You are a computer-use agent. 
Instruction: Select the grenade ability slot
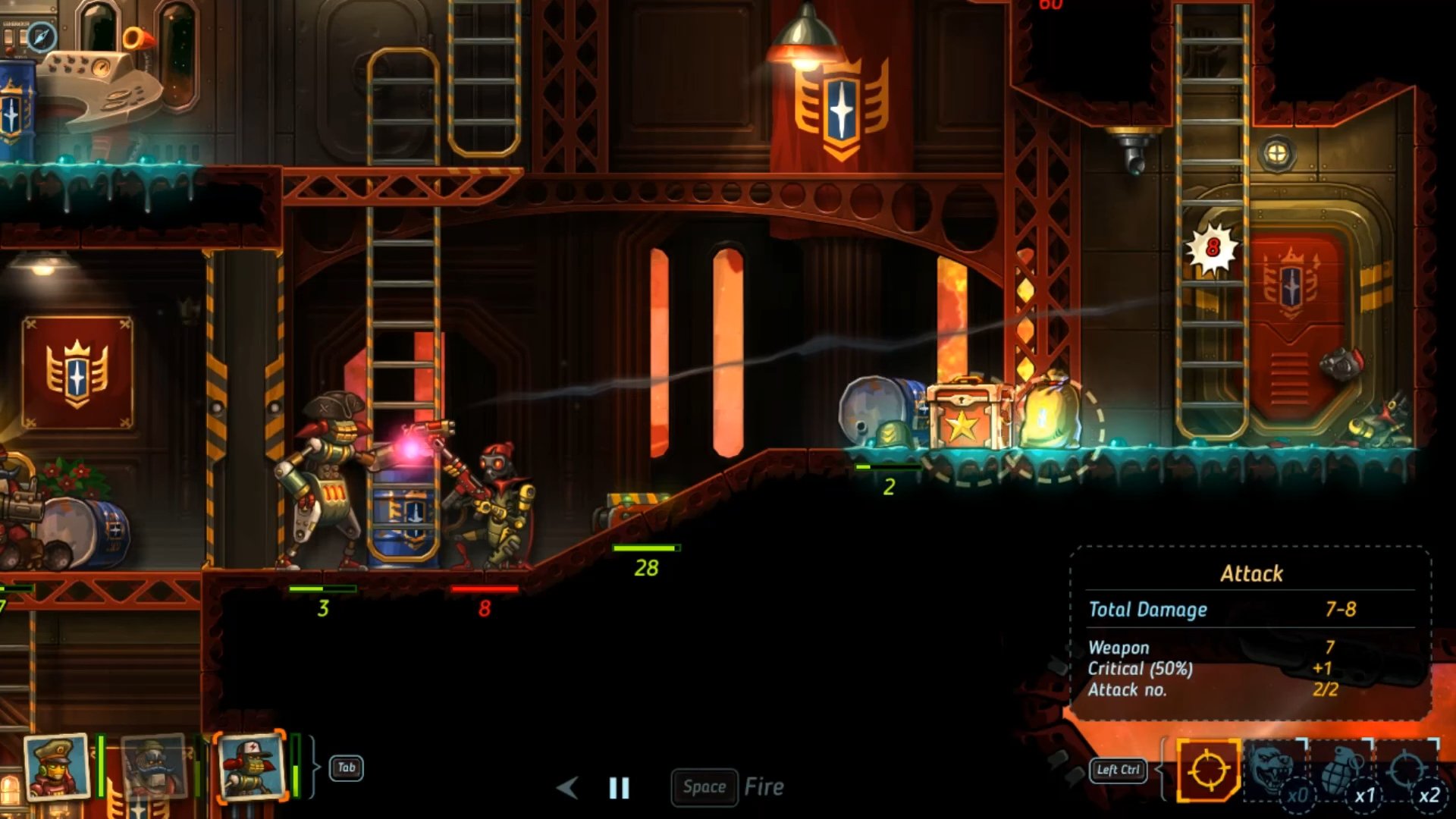[x=1341, y=770]
